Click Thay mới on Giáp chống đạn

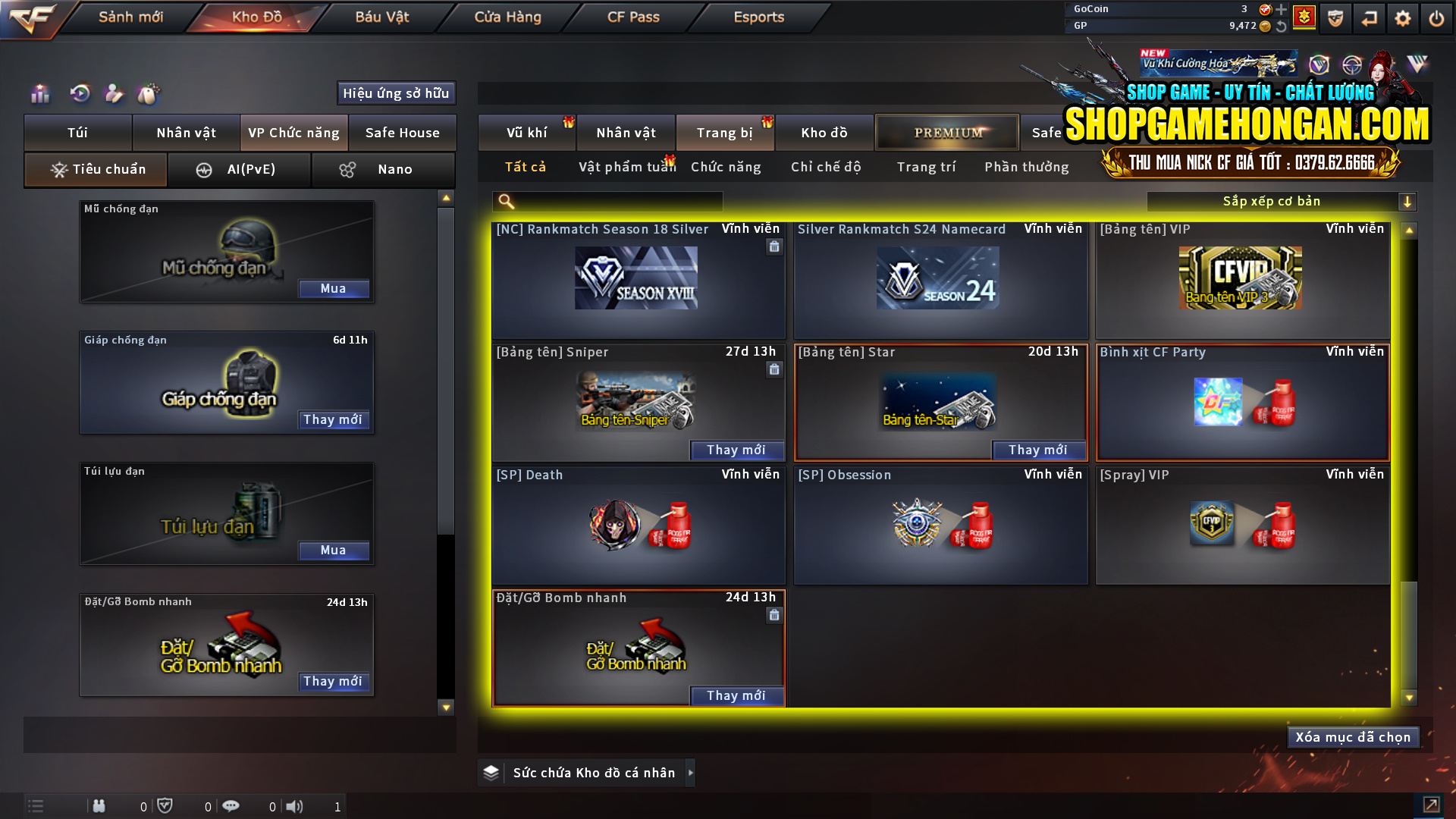(x=334, y=419)
